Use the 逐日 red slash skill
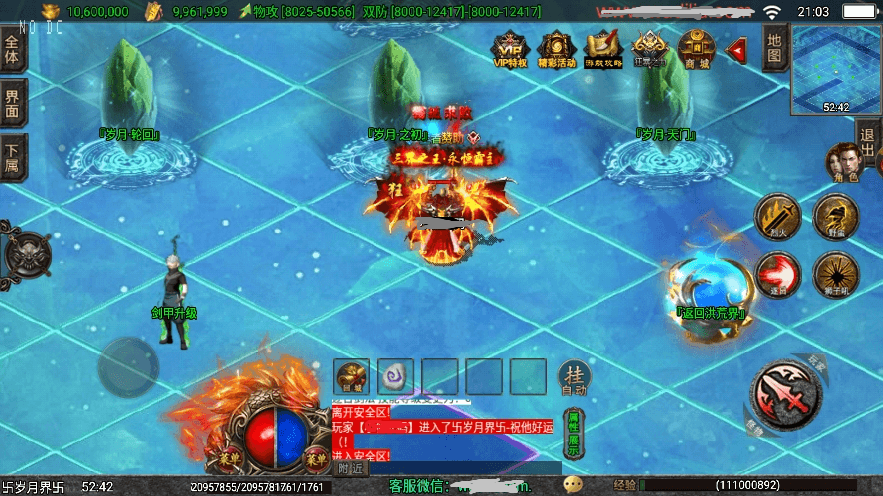The width and height of the screenshot is (883, 496). click(x=775, y=273)
